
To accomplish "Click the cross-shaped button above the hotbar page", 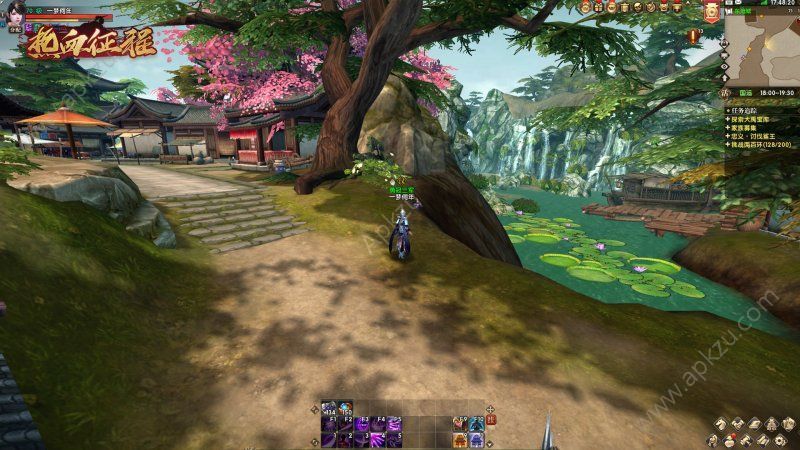I will click(490, 409).
